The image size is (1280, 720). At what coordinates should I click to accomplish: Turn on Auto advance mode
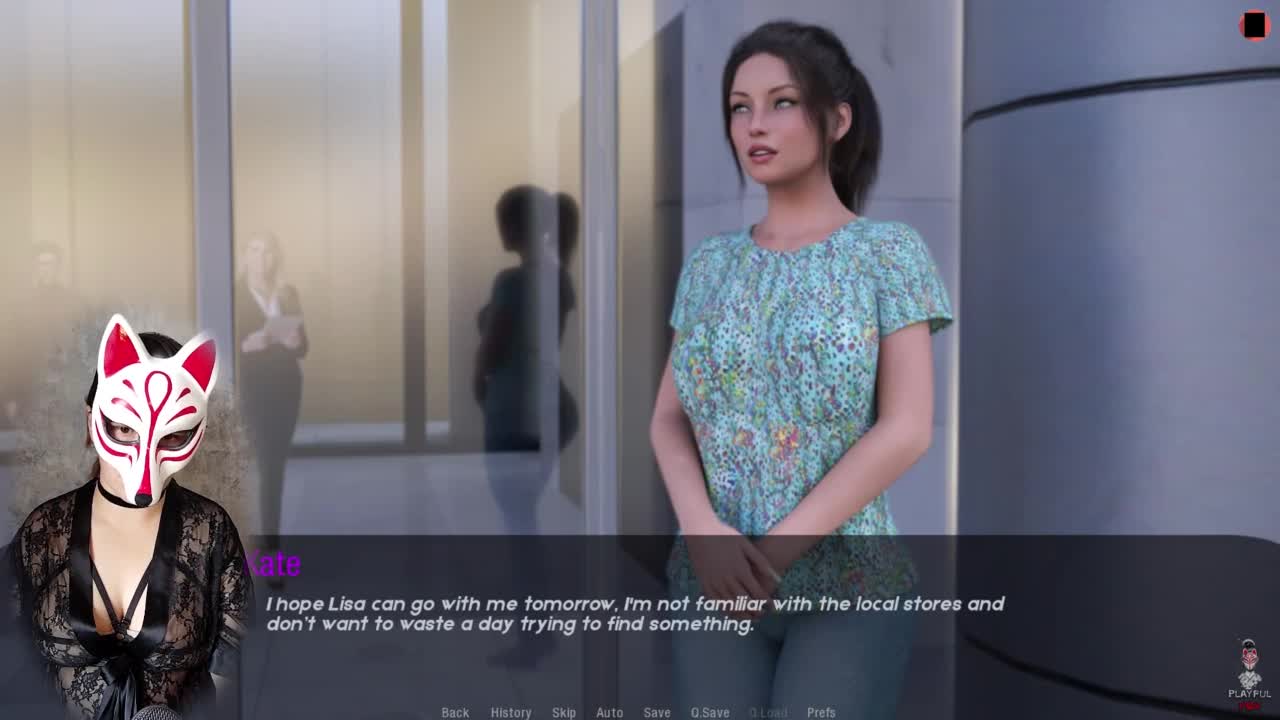[609, 712]
